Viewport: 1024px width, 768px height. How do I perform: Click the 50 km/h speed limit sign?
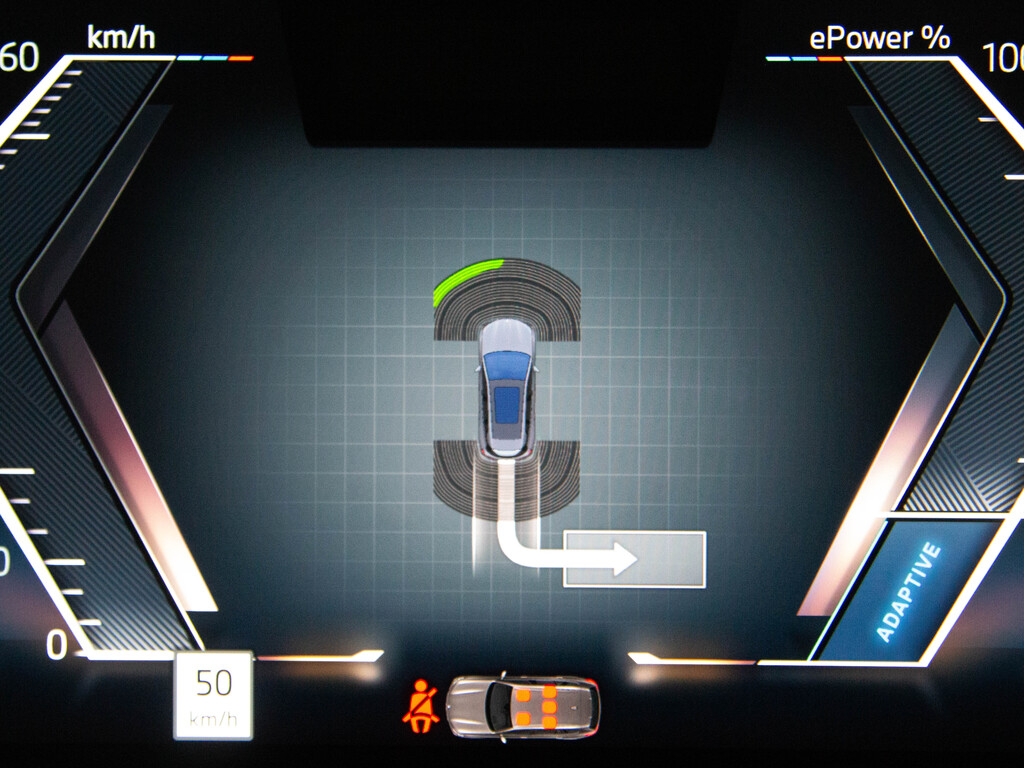pyautogui.click(x=213, y=695)
